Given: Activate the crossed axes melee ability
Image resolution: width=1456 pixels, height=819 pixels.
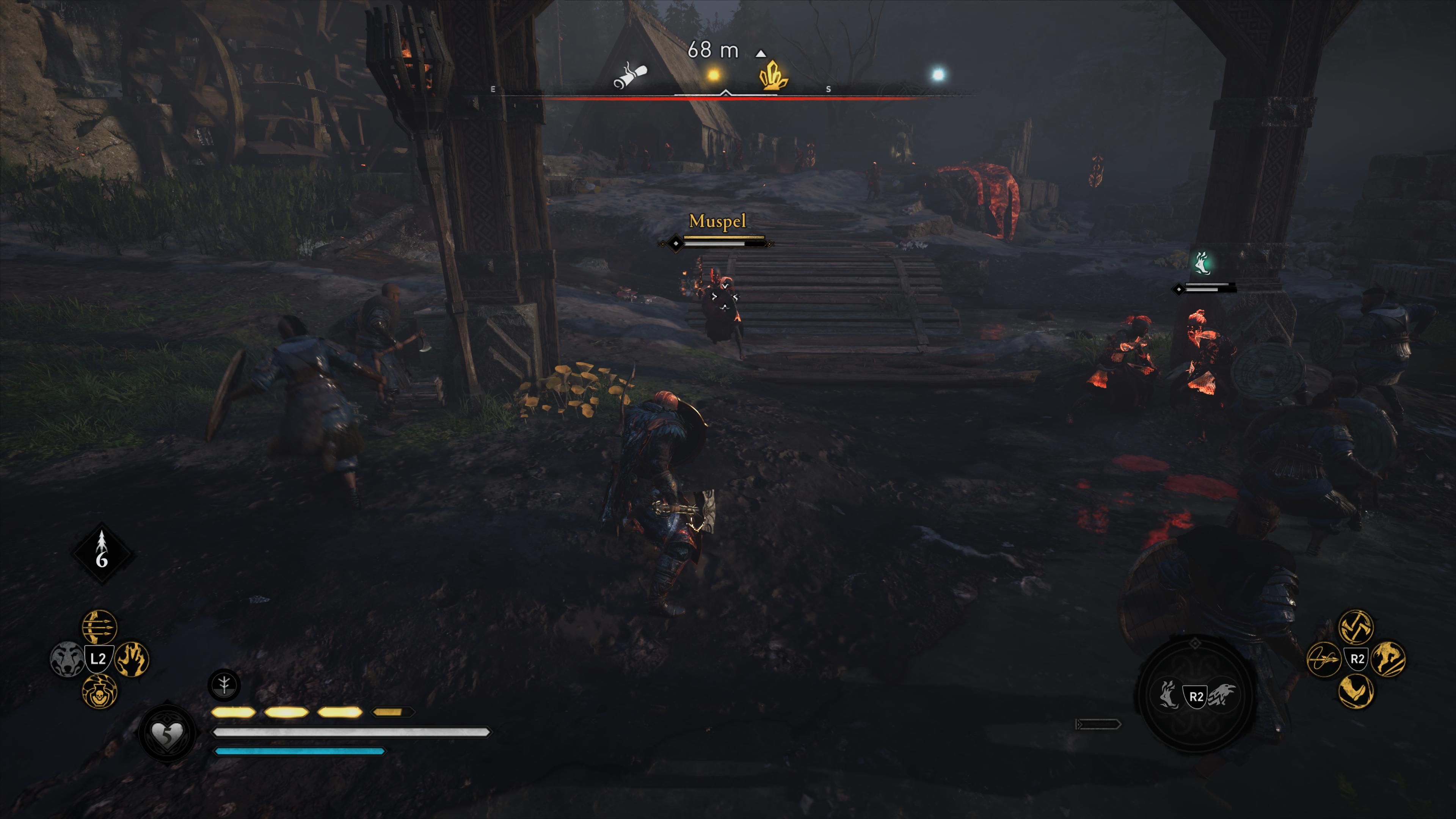Looking at the screenshot, I should [1356, 627].
